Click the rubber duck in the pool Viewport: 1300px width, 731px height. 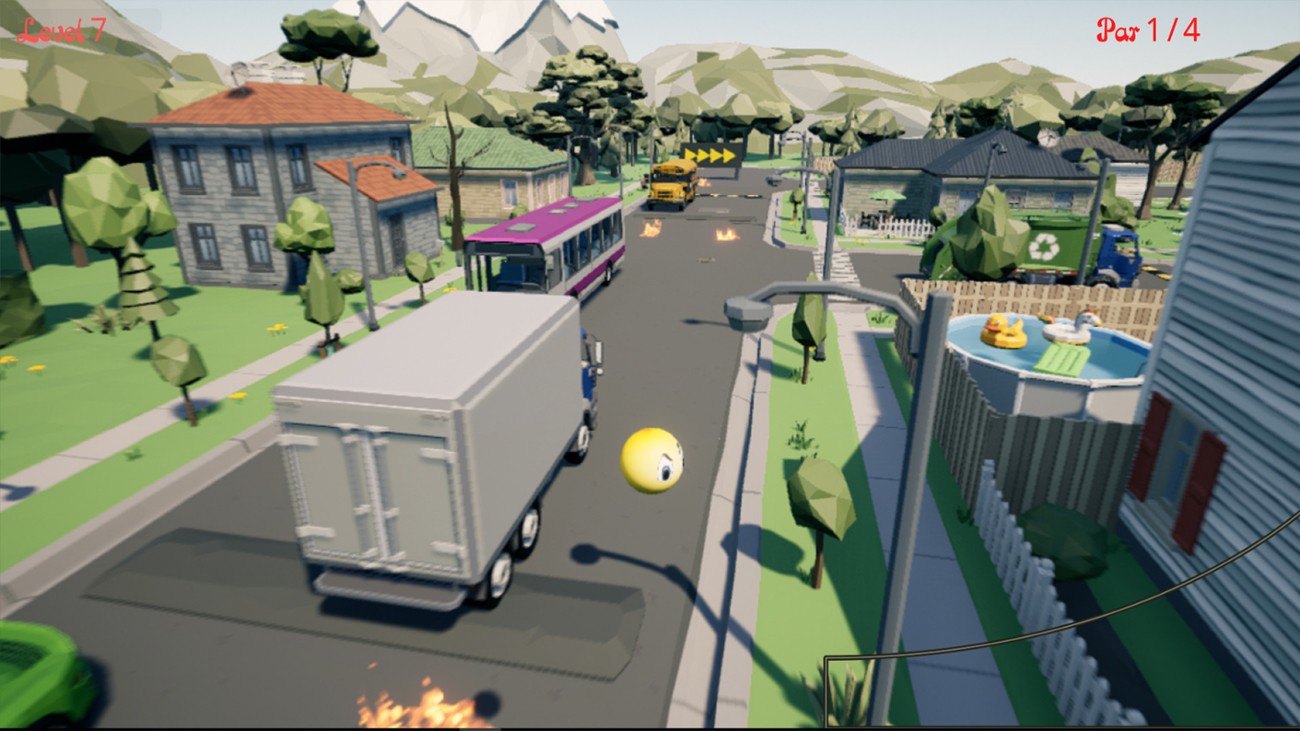pyautogui.click(x=1004, y=330)
